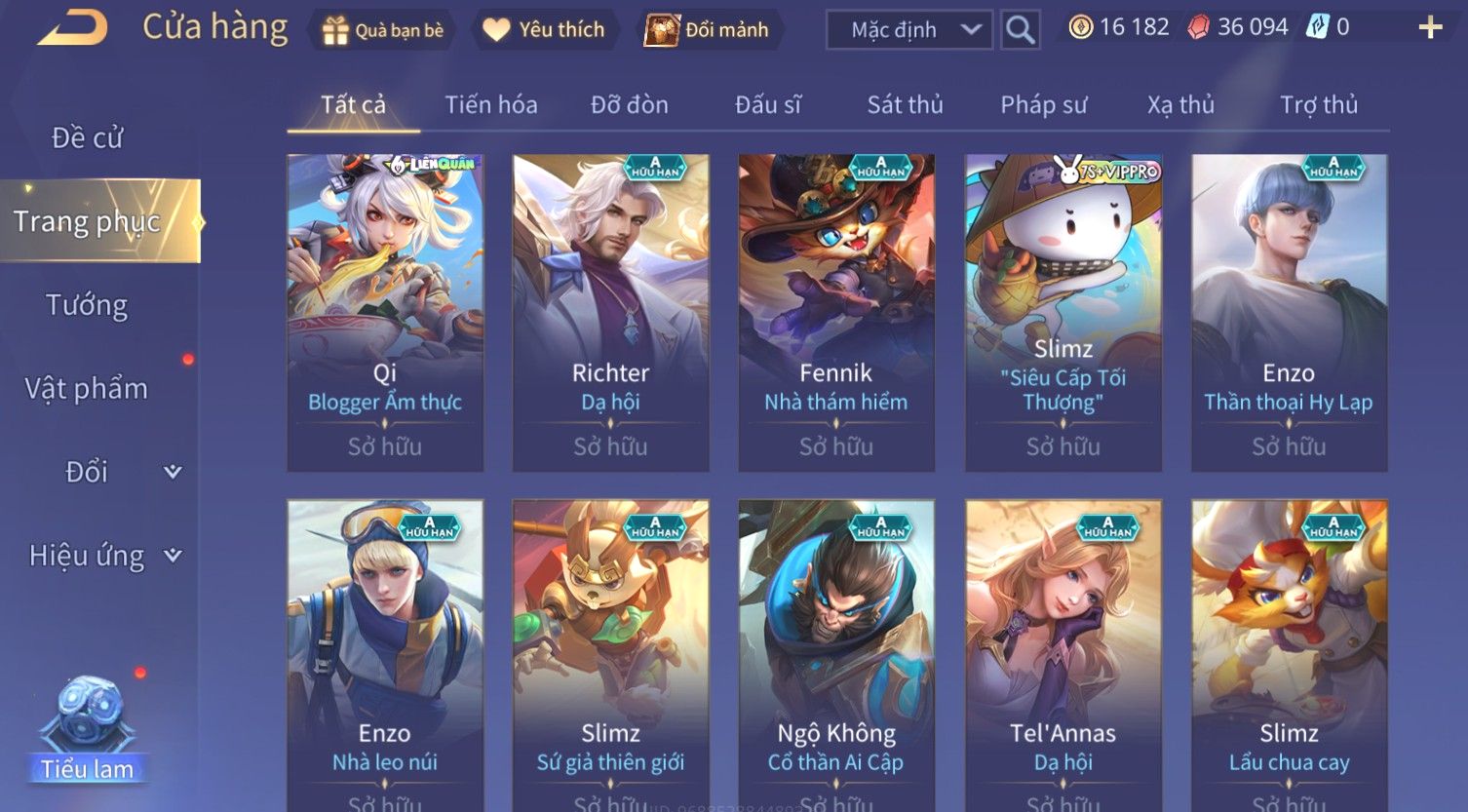Select Qi Blogger Ẩm thực skin card
This screenshot has width=1468, height=812.
point(385,312)
